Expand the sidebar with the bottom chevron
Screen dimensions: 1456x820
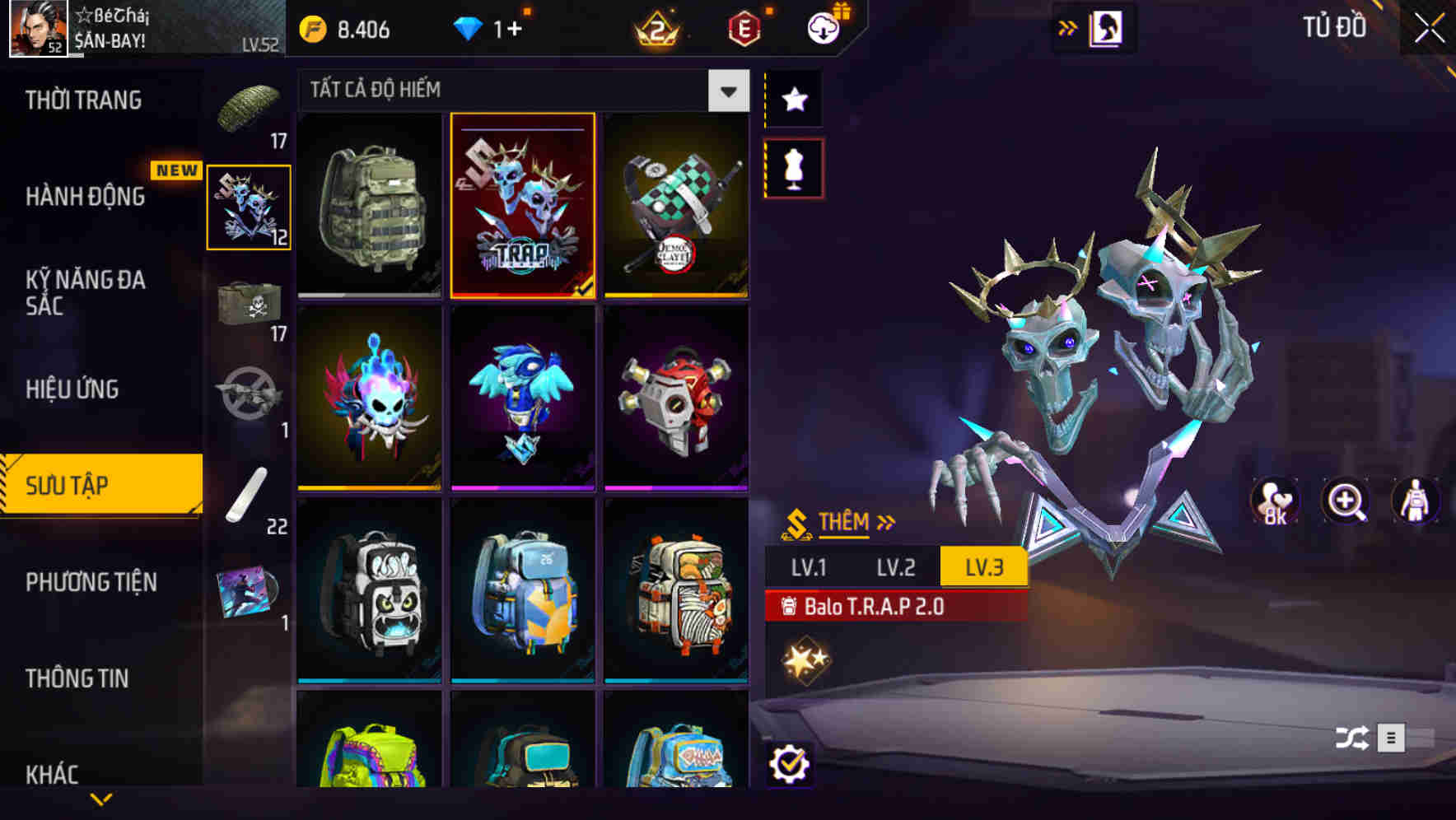pos(101,797)
